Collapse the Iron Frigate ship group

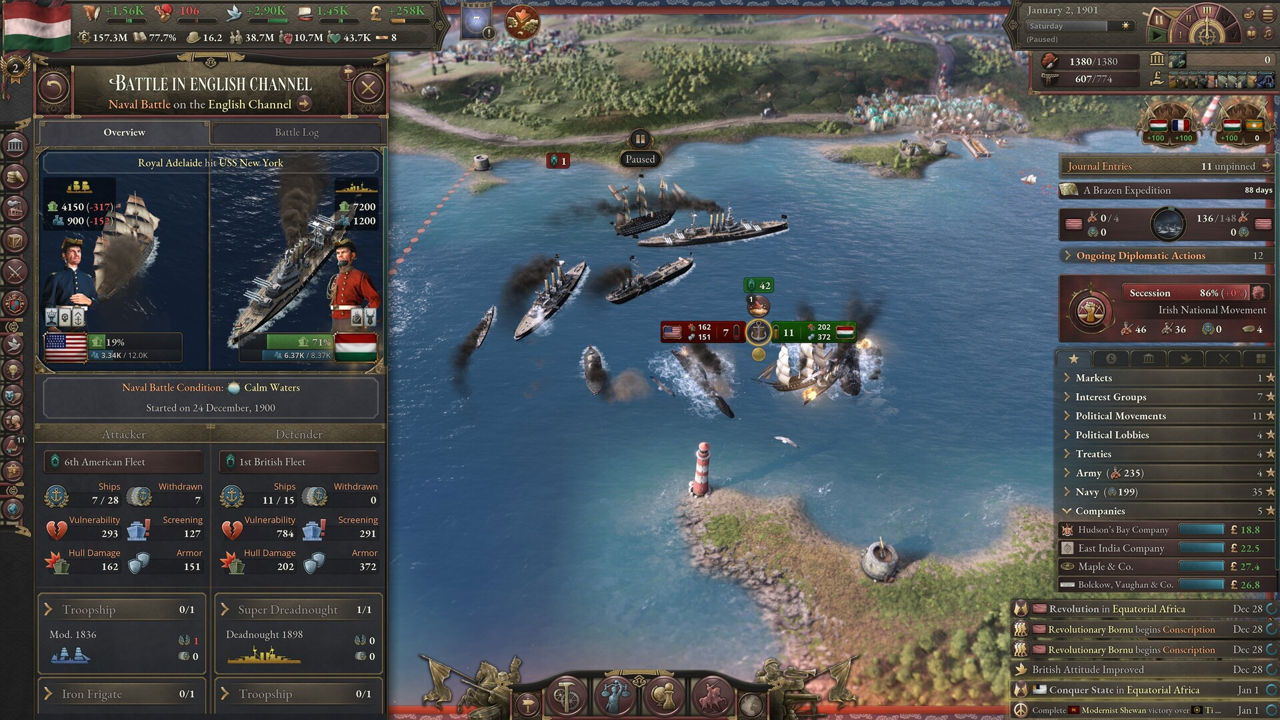pos(121,694)
